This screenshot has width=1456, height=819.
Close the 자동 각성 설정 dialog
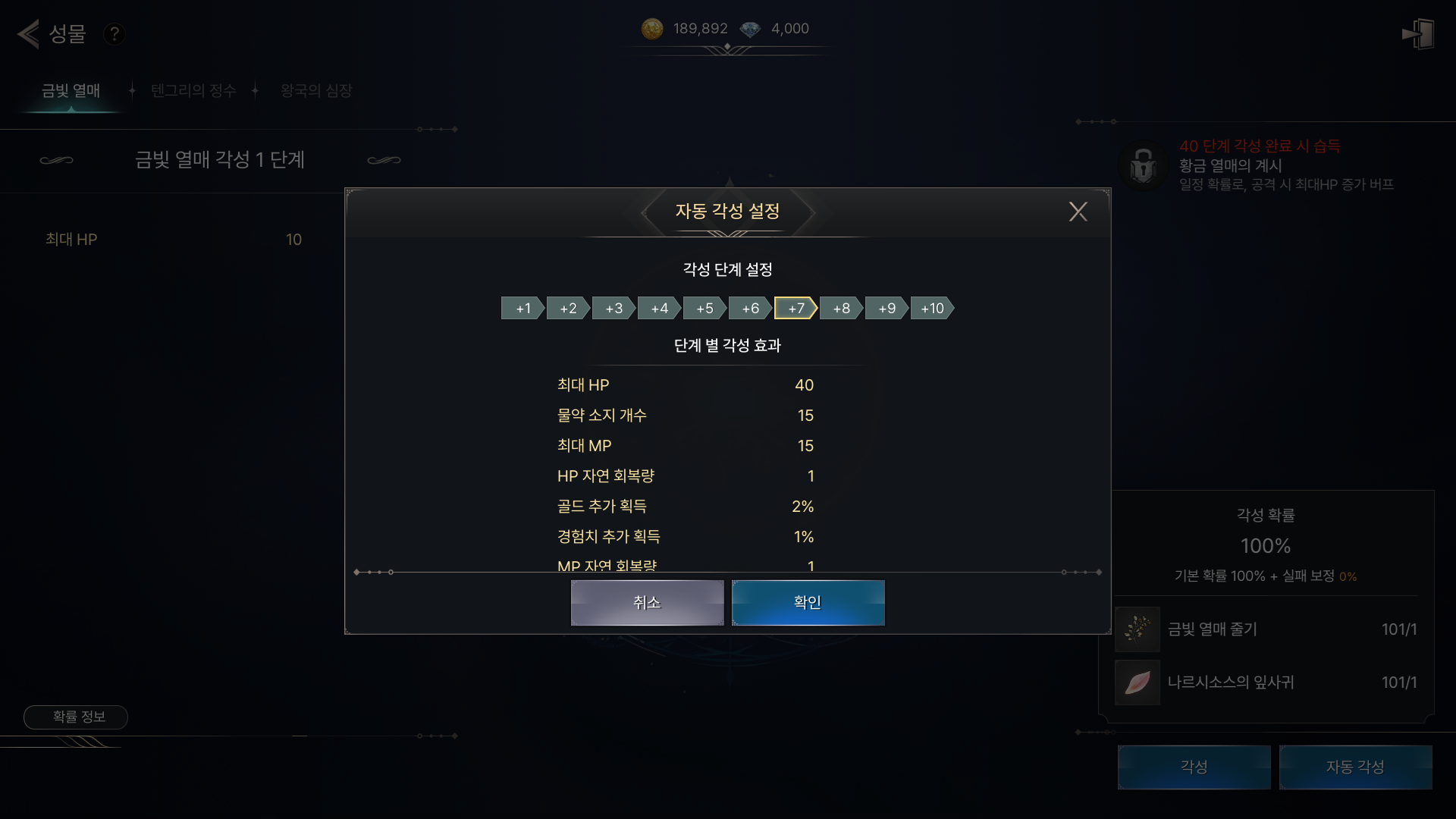click(x=1078, y=212)
